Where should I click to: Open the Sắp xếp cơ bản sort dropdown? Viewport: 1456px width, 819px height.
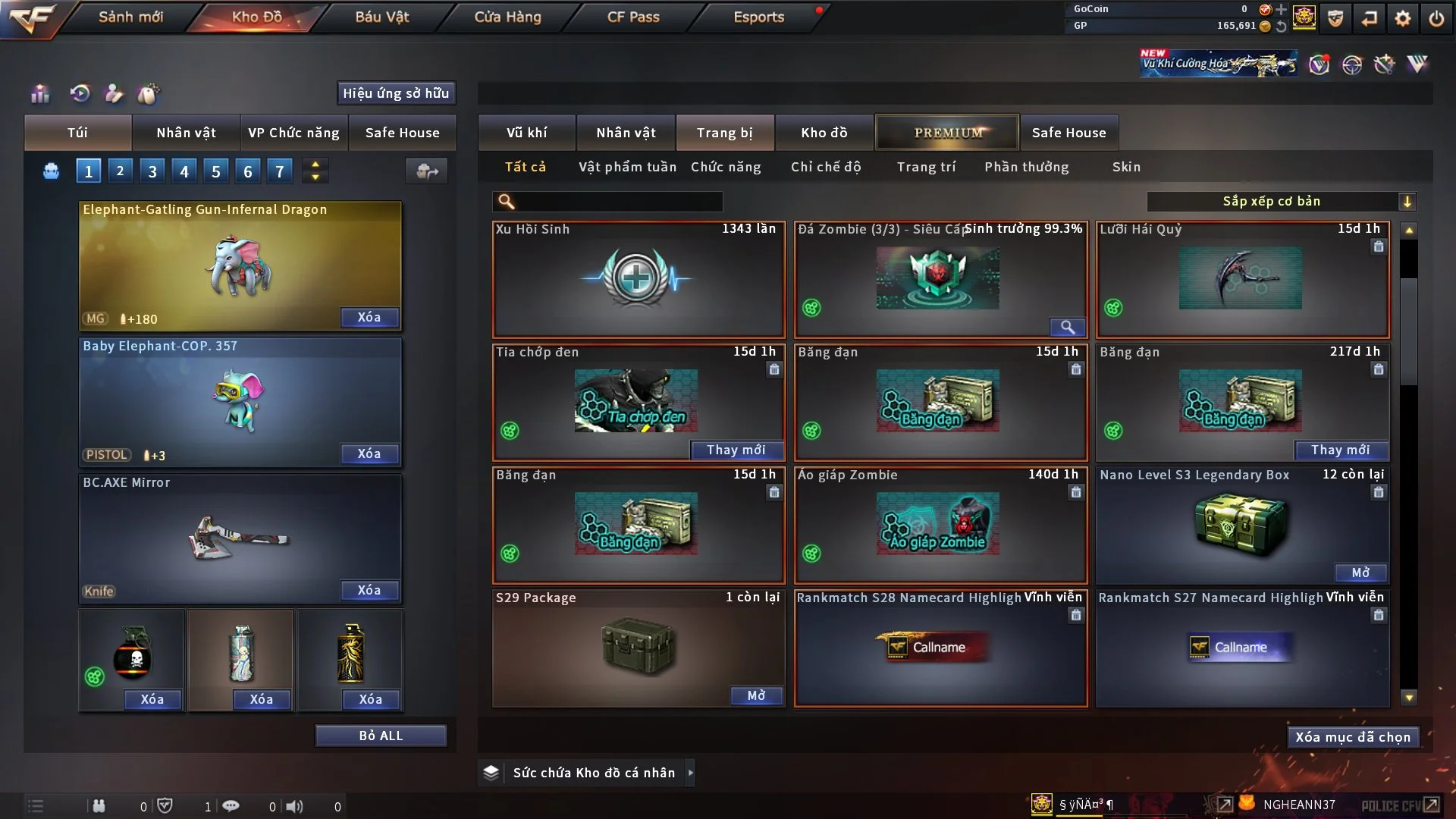[1281, 201]
